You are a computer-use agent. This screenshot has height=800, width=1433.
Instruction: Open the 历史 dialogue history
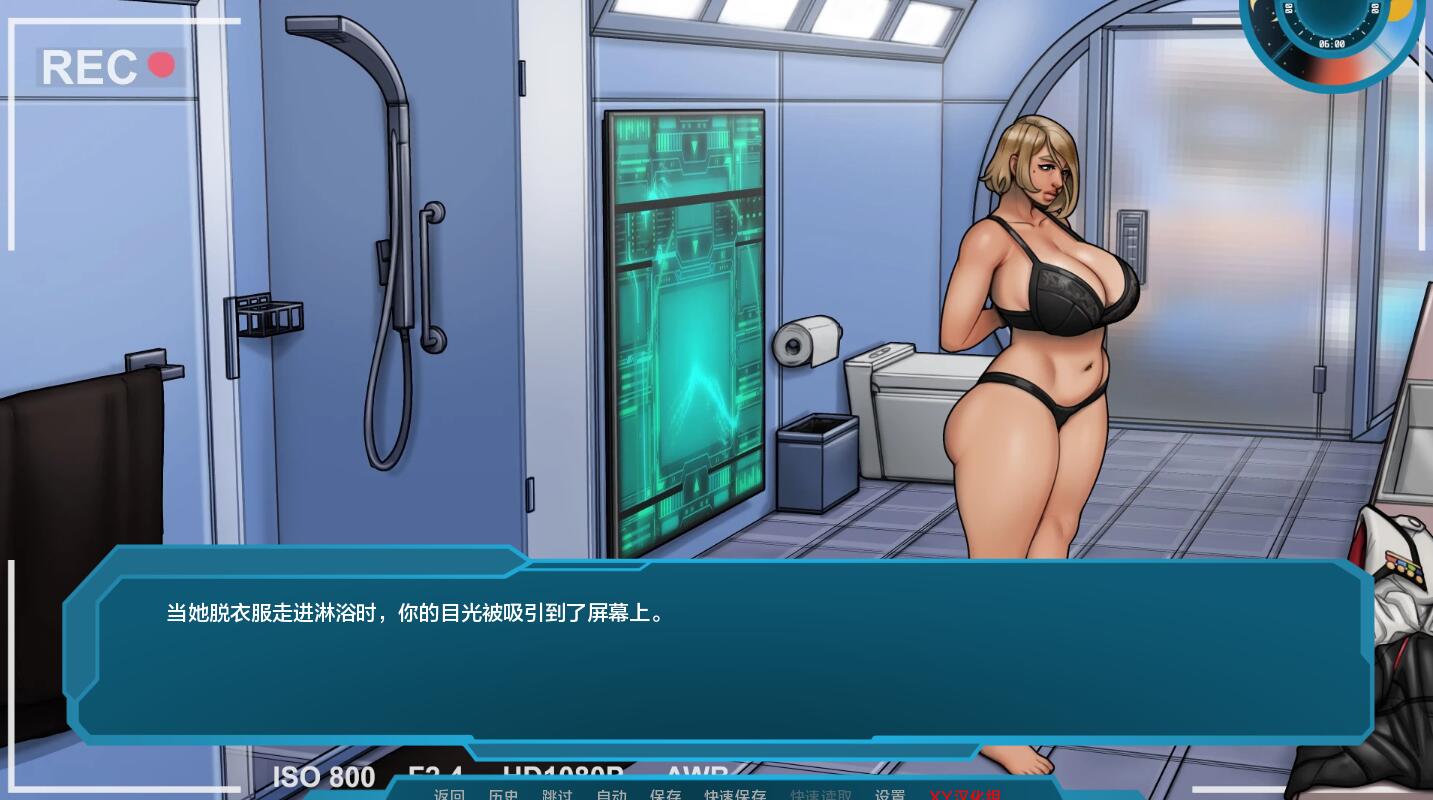(x=503, y=794)
